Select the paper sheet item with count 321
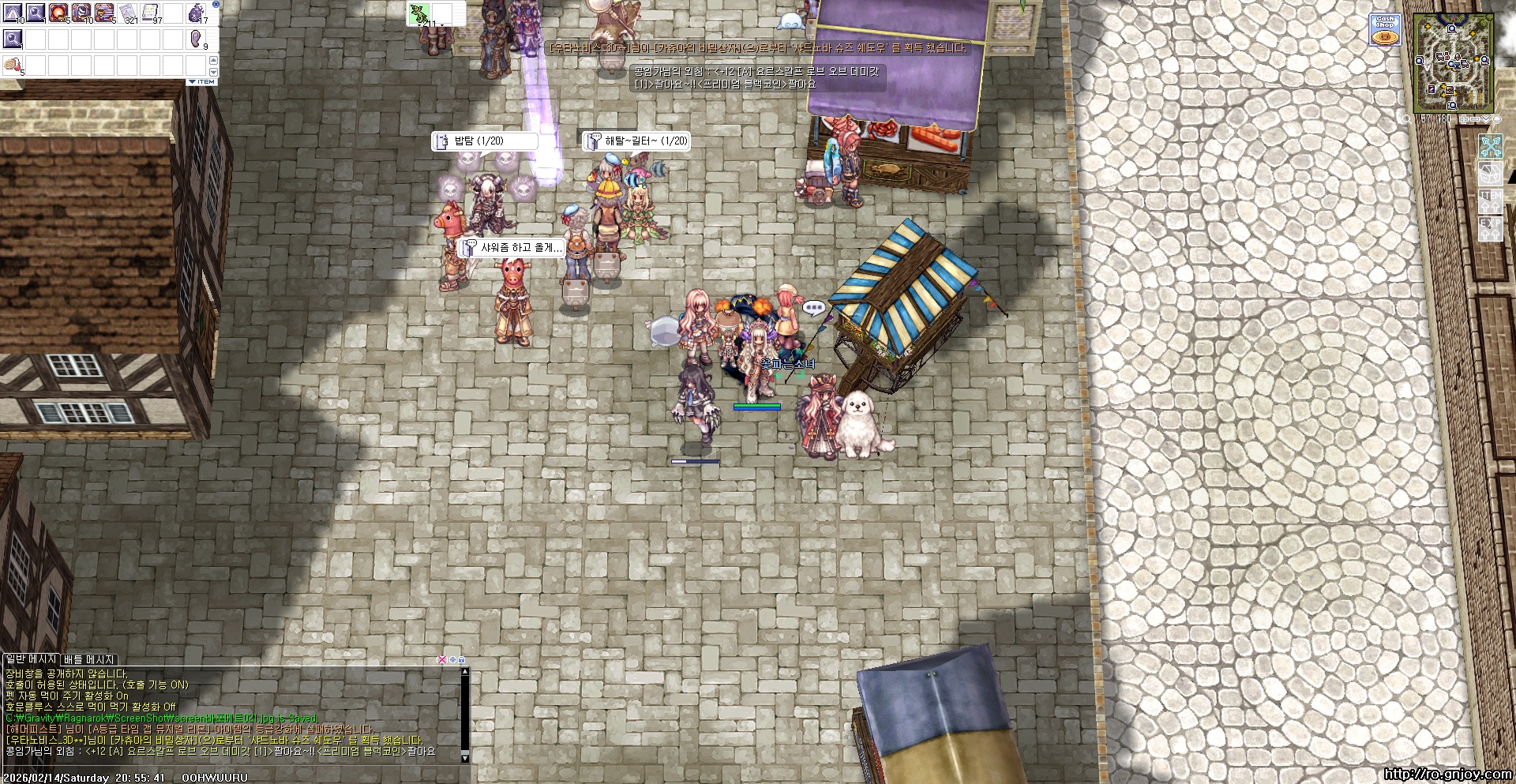This screenshot has height=784, width=1516. click(x=127, y=13)
